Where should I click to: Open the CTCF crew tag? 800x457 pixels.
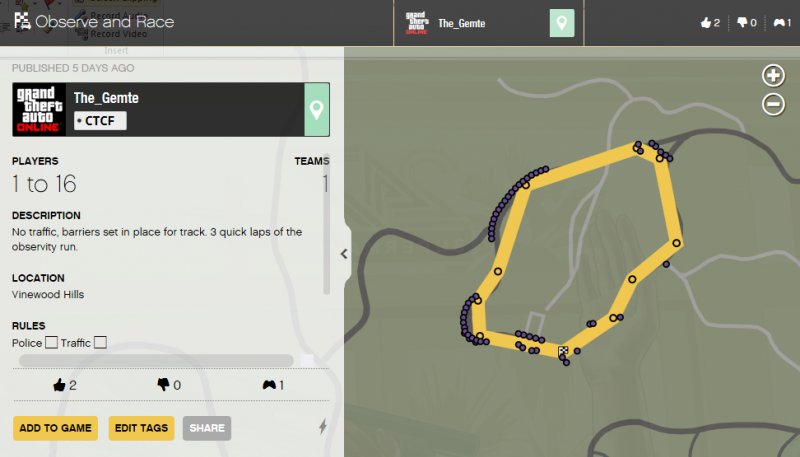pos(100,120)
